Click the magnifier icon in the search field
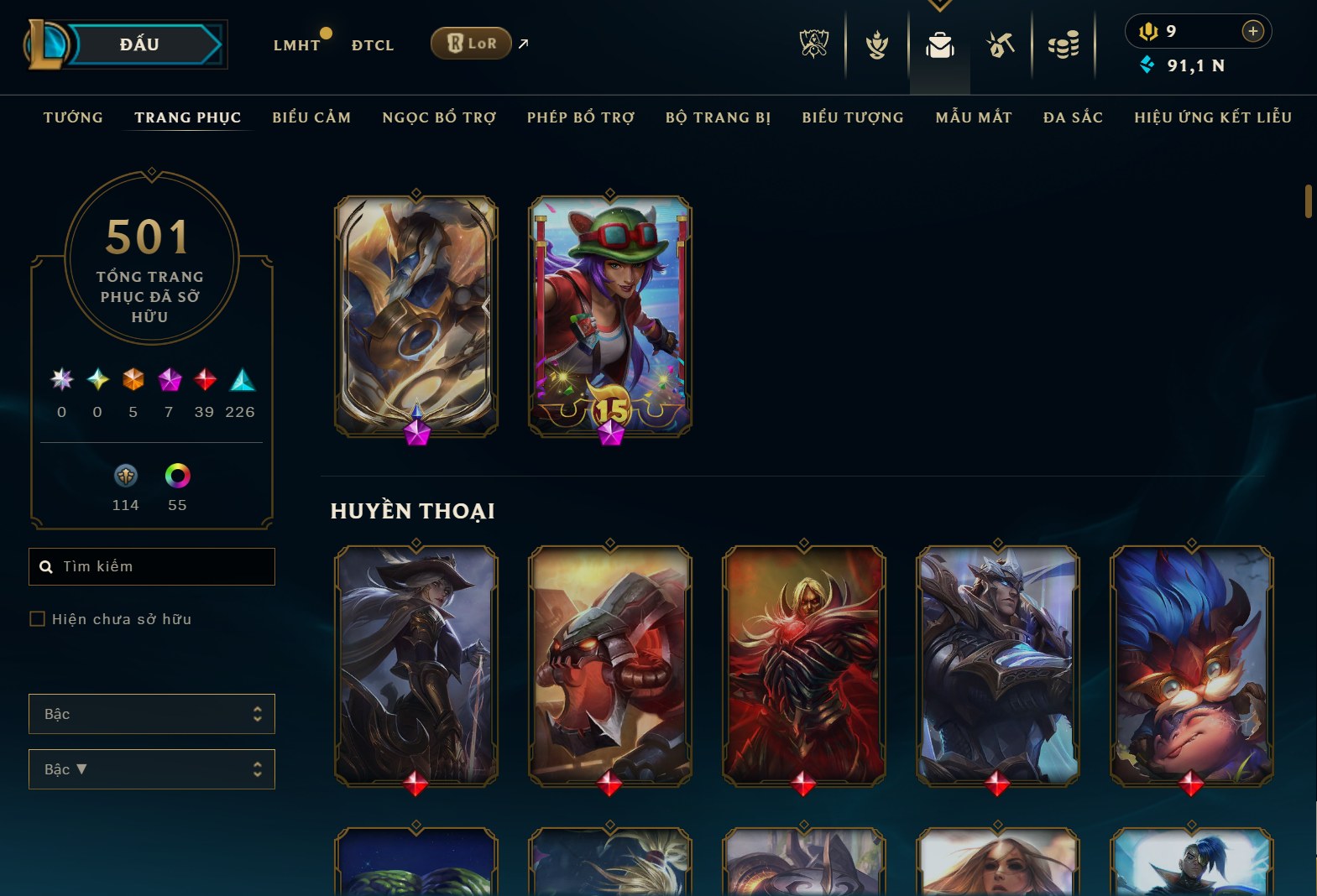Viewport: 1317px width, 896px height. click(x=46, y=566)
